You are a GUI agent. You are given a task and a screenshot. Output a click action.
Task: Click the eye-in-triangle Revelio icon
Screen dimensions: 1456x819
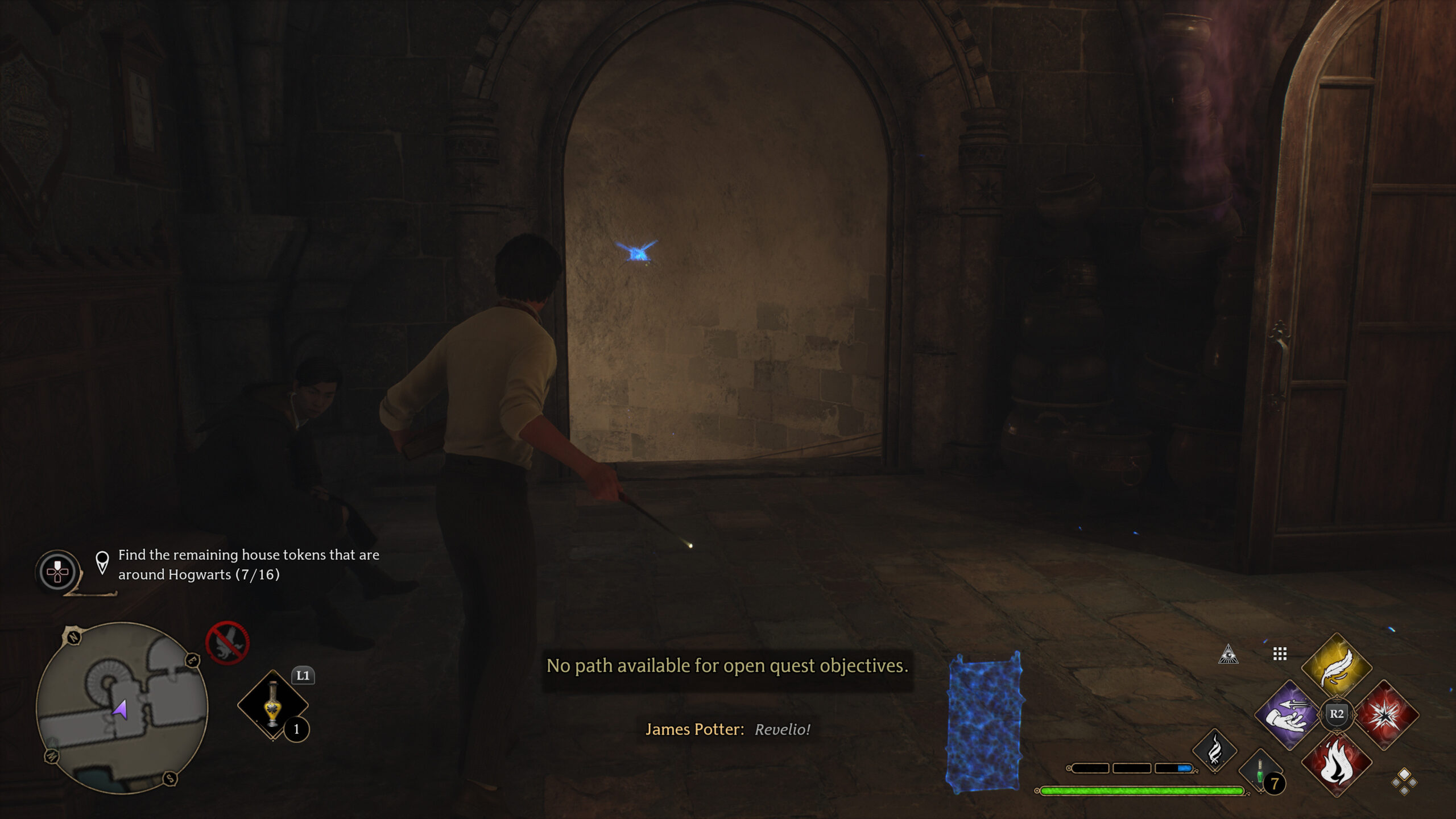point(1228,655)
